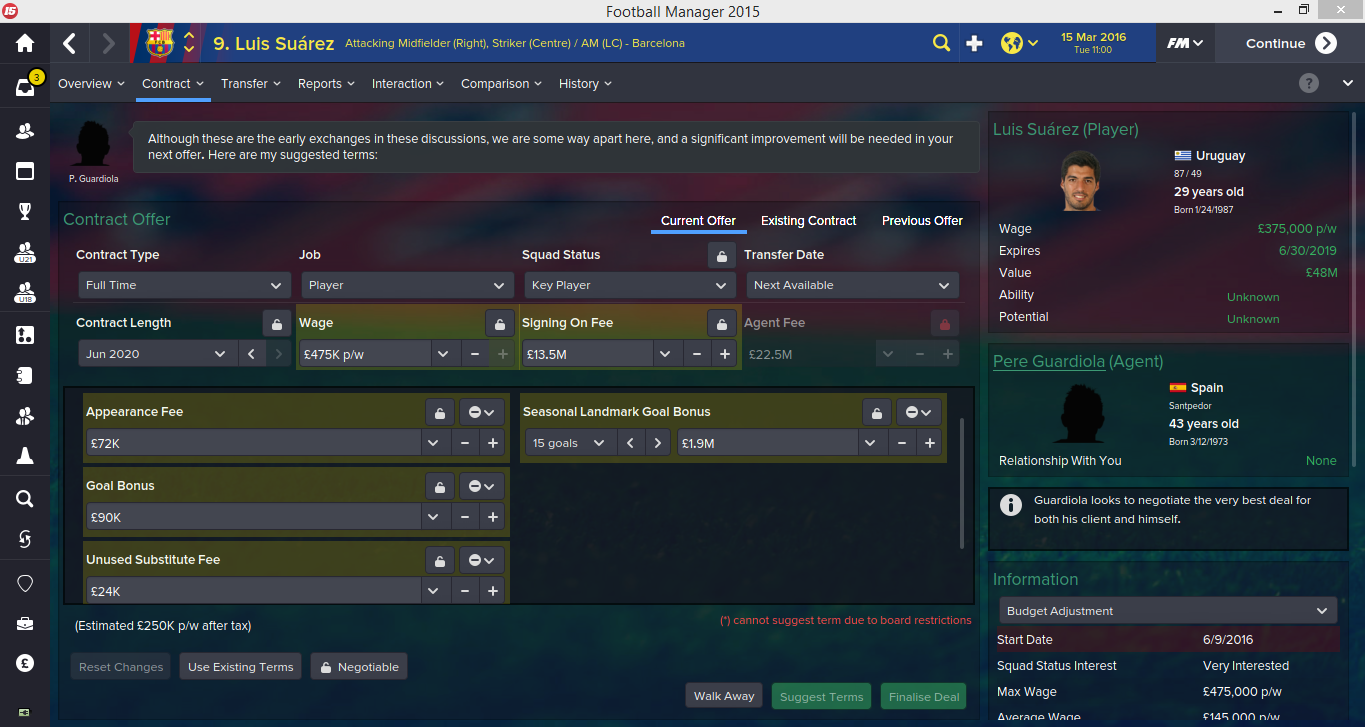Open the club finances £ icon
The height and width of the screenshot is (727, 1365).
point(24,663)
